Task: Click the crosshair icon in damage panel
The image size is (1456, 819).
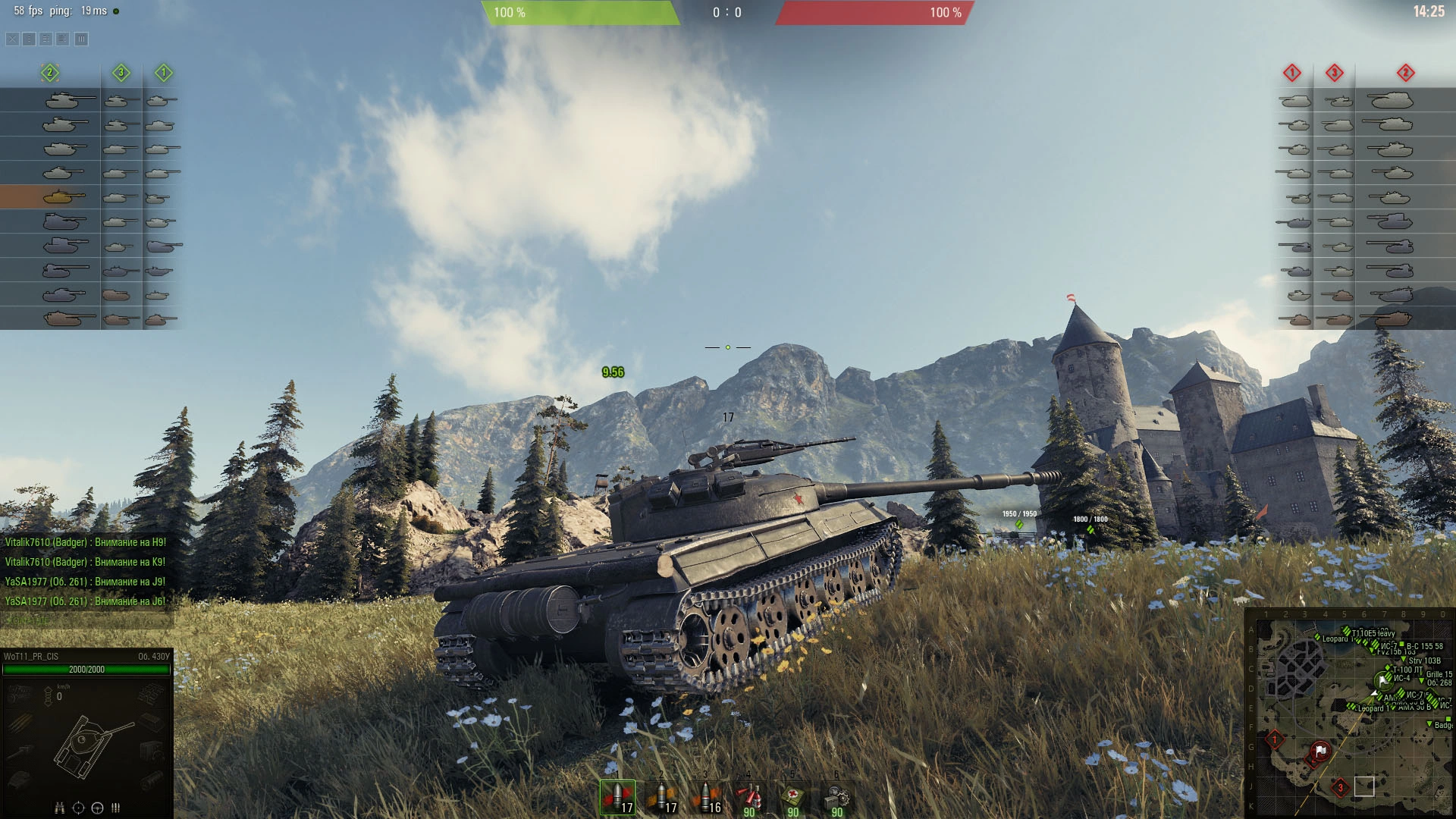Action: pyautogui.click(x=78, y=808)
